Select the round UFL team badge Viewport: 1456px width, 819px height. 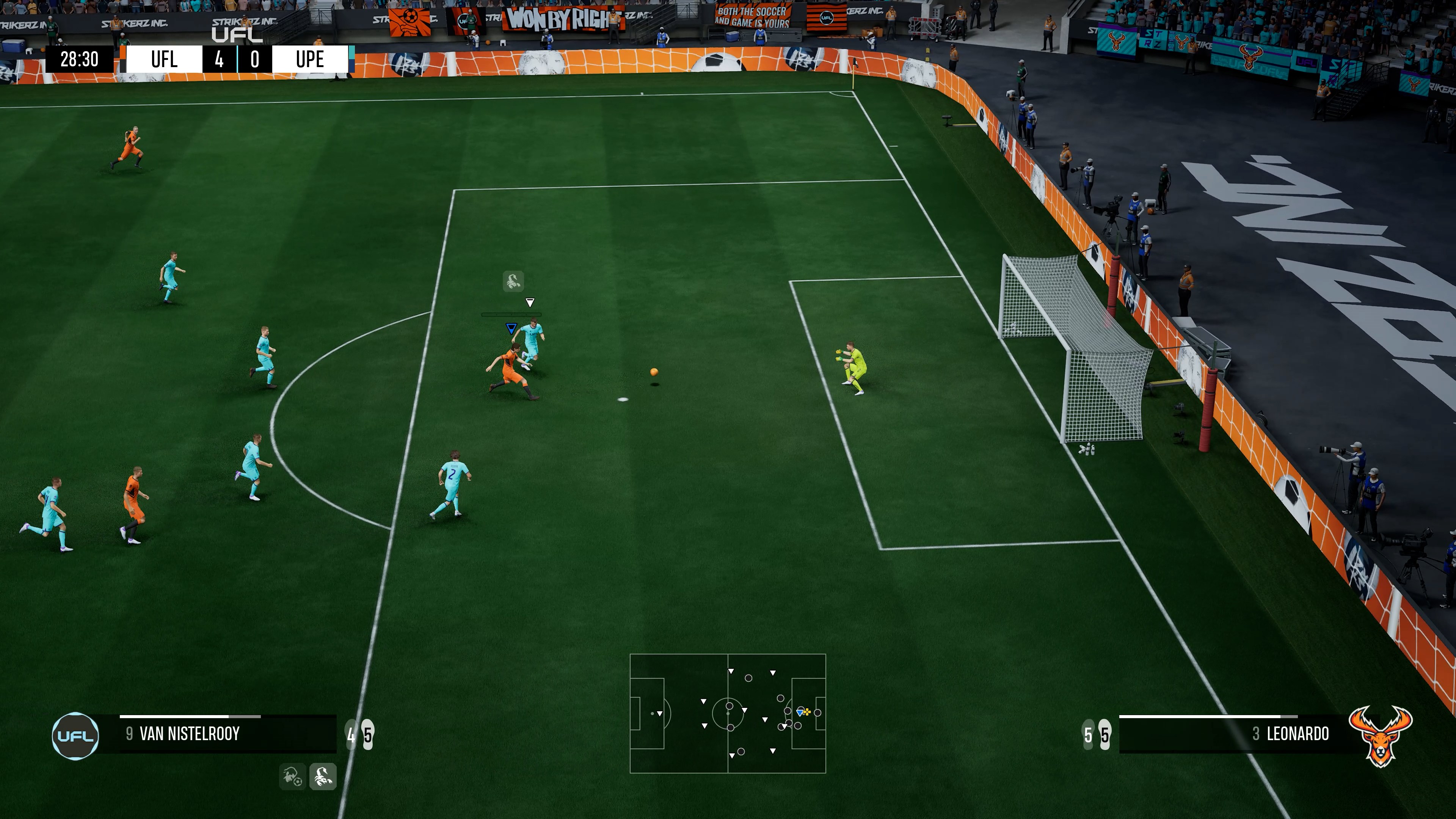pos(75,735)
